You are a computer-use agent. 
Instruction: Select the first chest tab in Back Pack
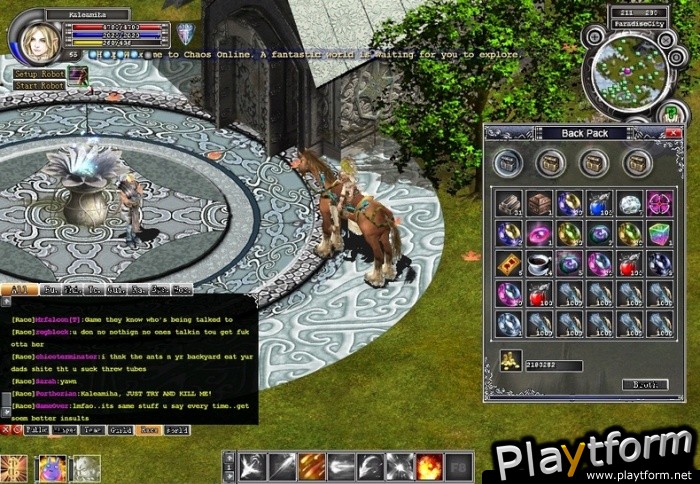coord(509,161)
